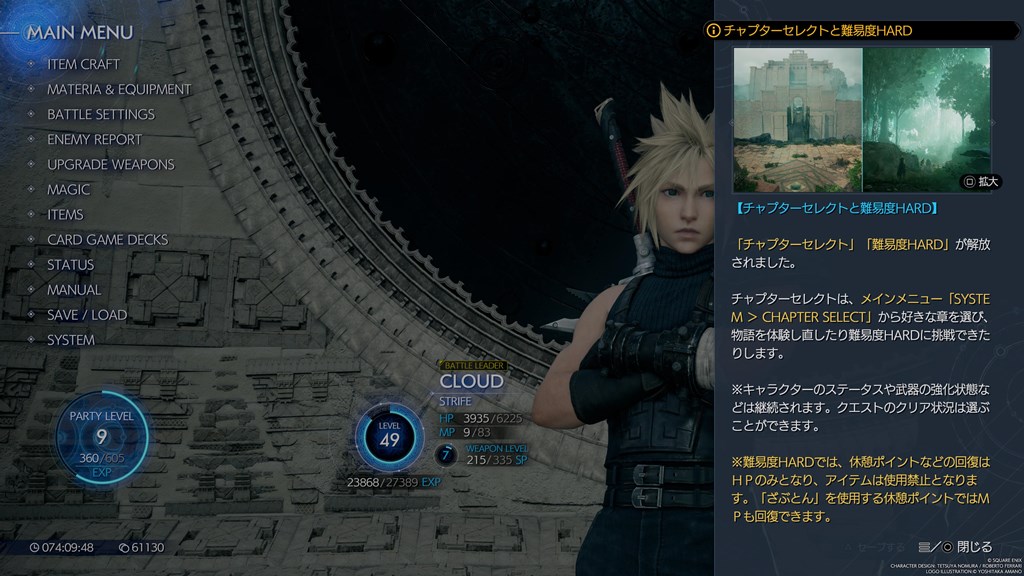Enlarge the chapter select tutorial image
This screenshot has height=576, width=1024.
[980, 182]
